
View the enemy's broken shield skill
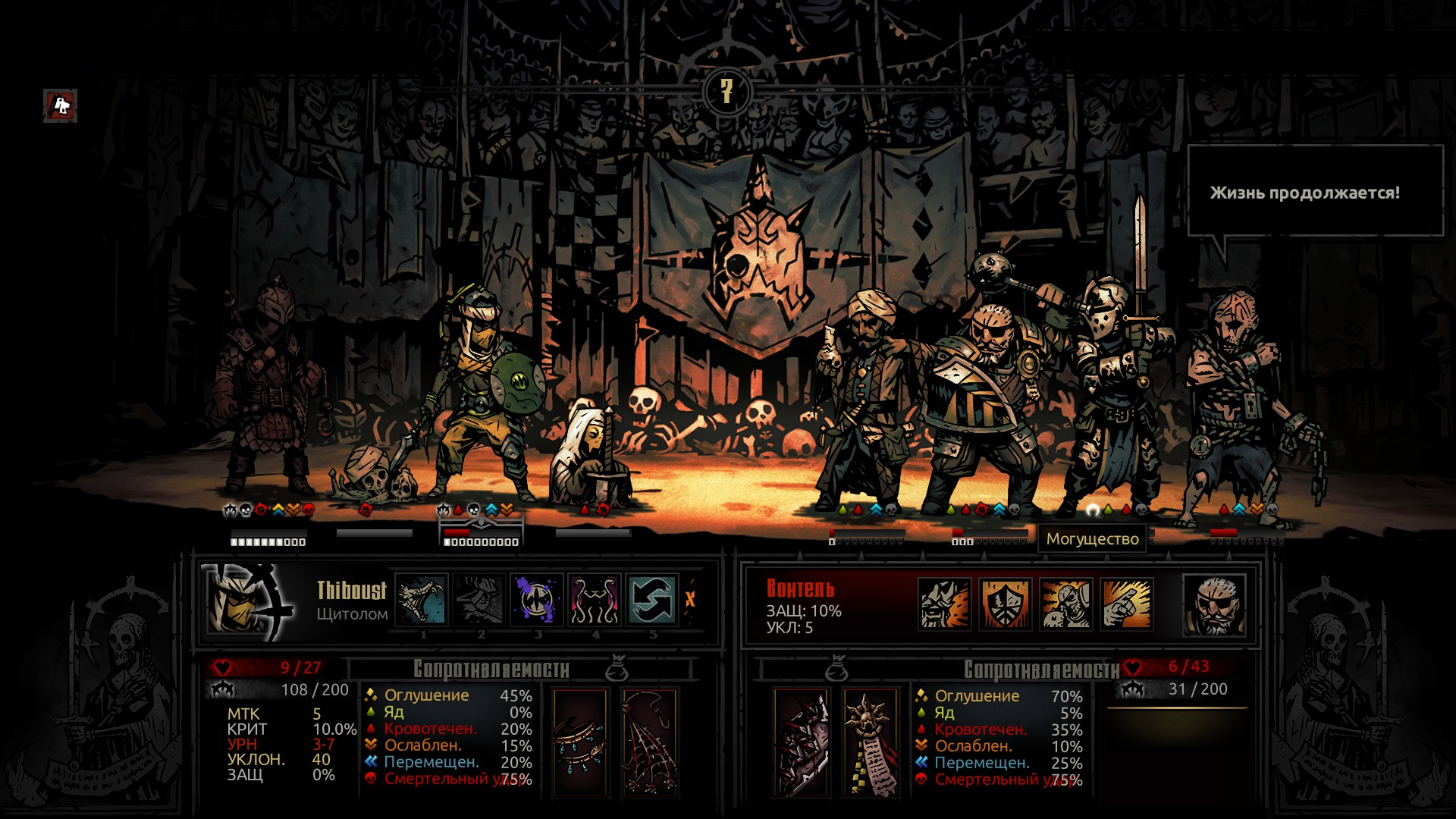click(x=1005, y=604)
